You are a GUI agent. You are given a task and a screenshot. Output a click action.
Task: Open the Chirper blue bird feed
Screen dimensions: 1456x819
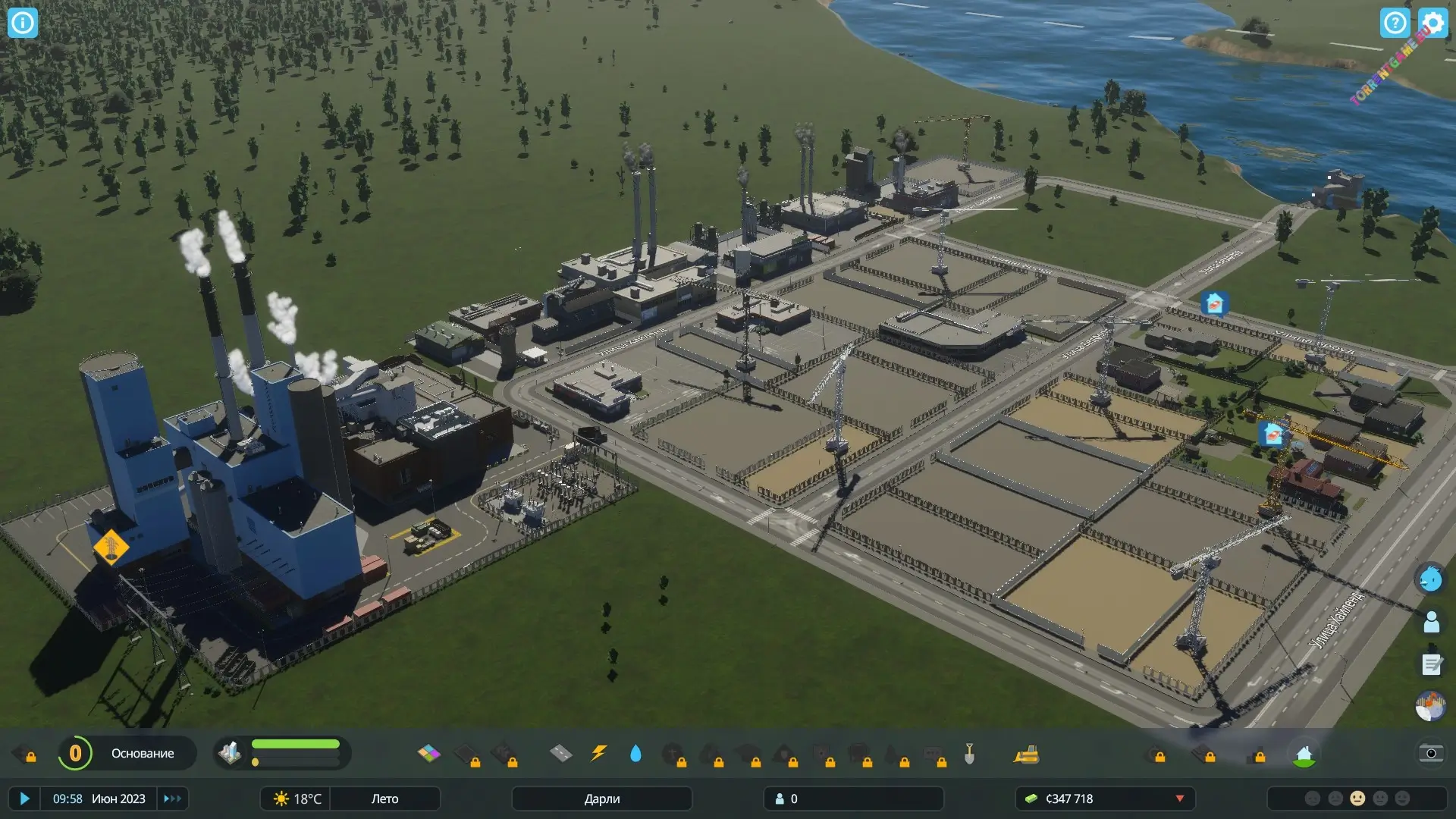(1431, 579)
